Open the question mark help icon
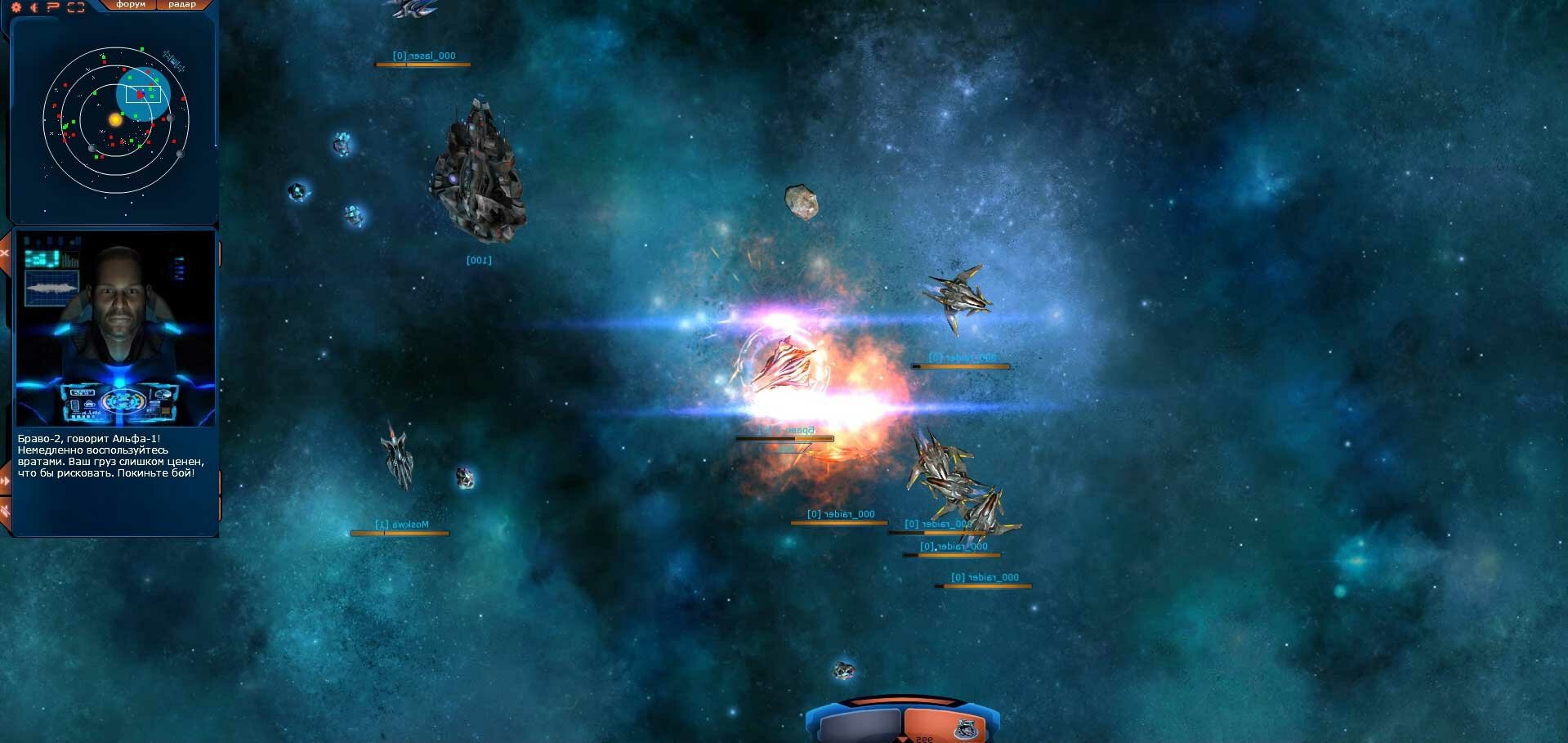 (54, 7)
